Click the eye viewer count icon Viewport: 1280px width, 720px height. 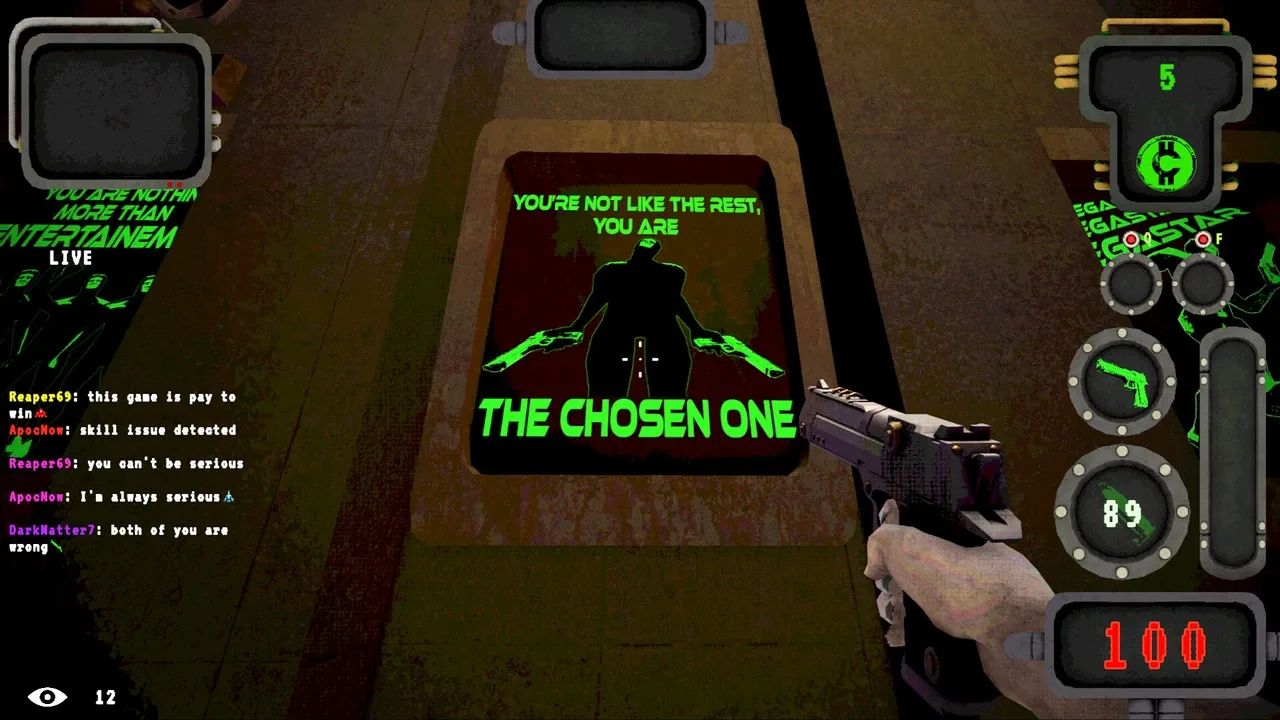pos(47,698)
